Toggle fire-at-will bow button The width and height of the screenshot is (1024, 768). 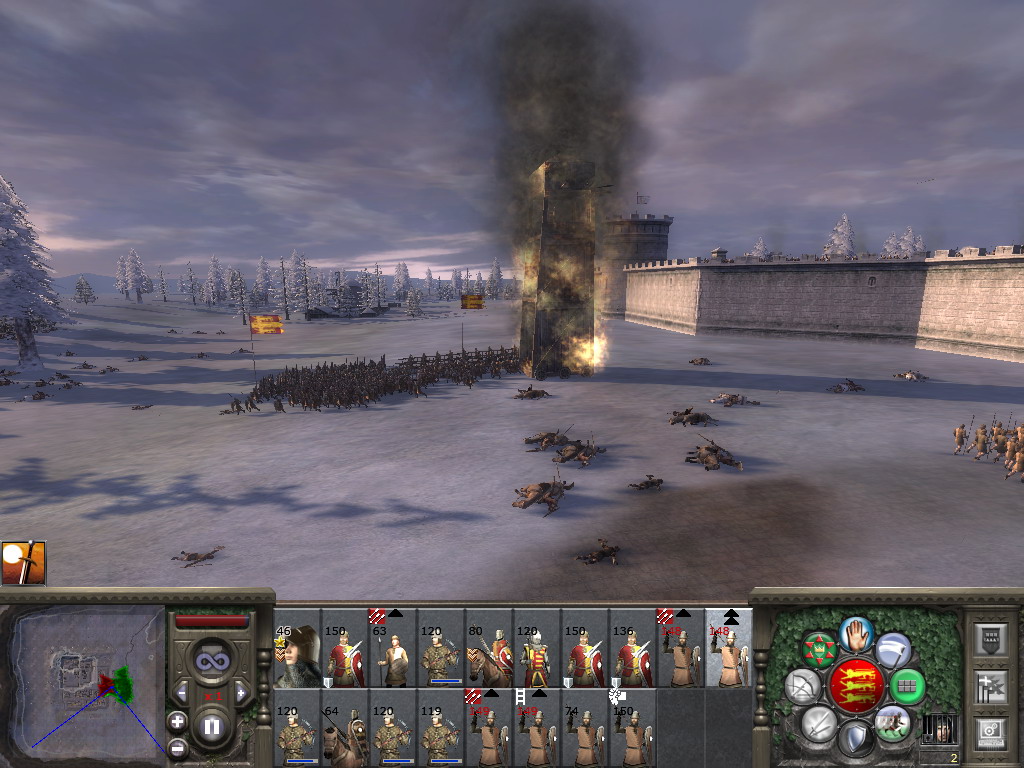[x=802, y=686]
